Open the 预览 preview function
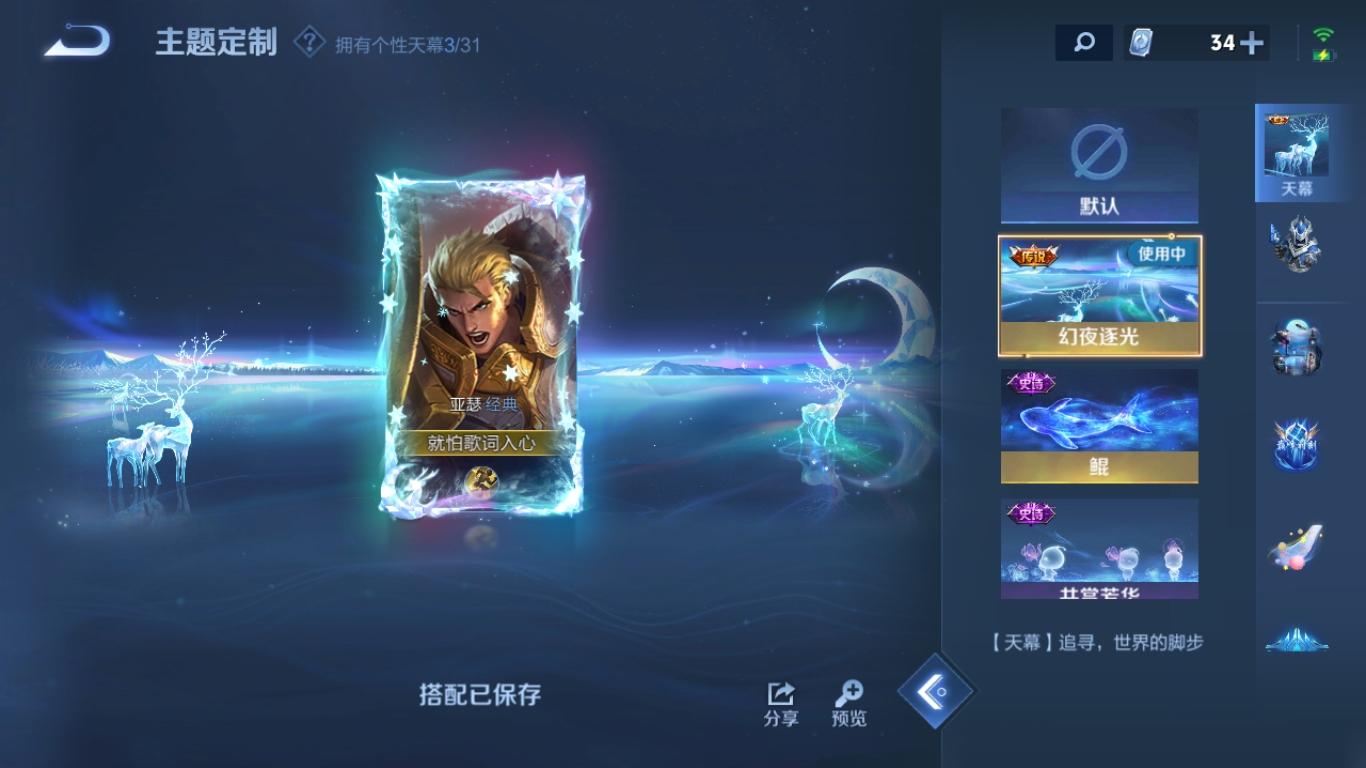This screenshot has height=768, width=1366. point(849,701)
